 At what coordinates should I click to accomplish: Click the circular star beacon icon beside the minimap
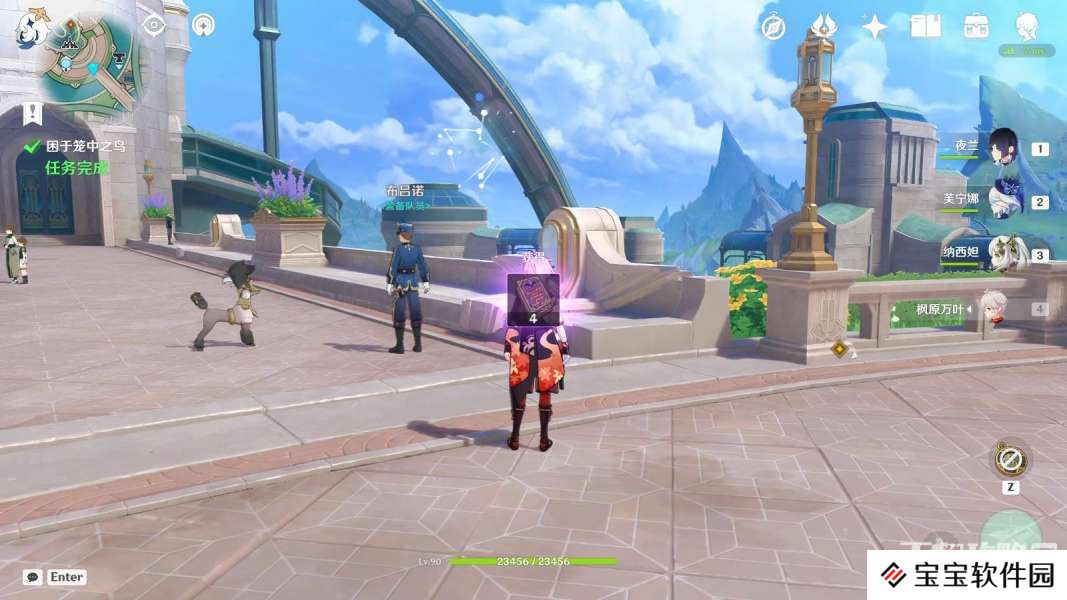point(203,25)
